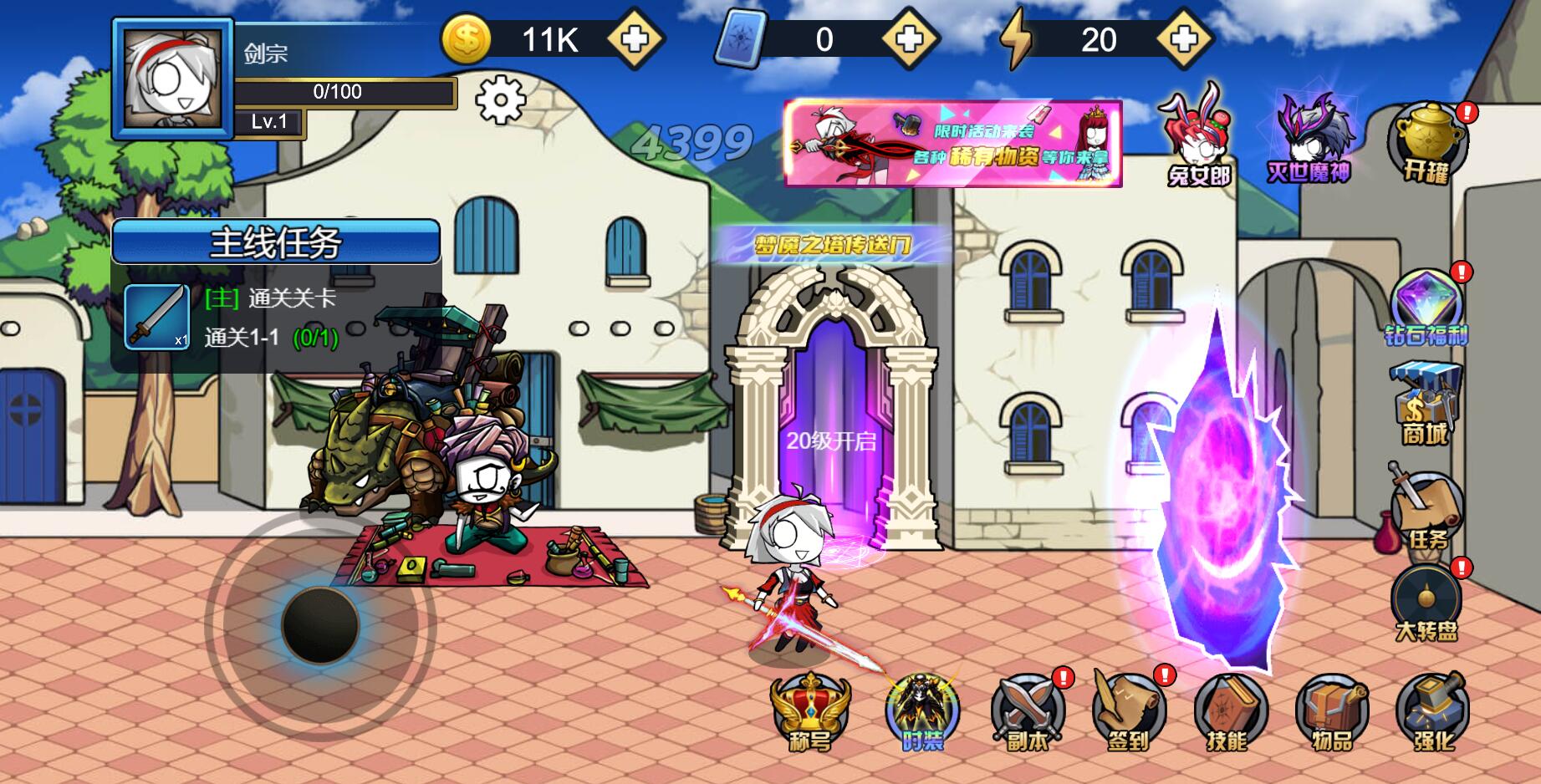Open the limited-time event pink banner

tap(952, 144)
